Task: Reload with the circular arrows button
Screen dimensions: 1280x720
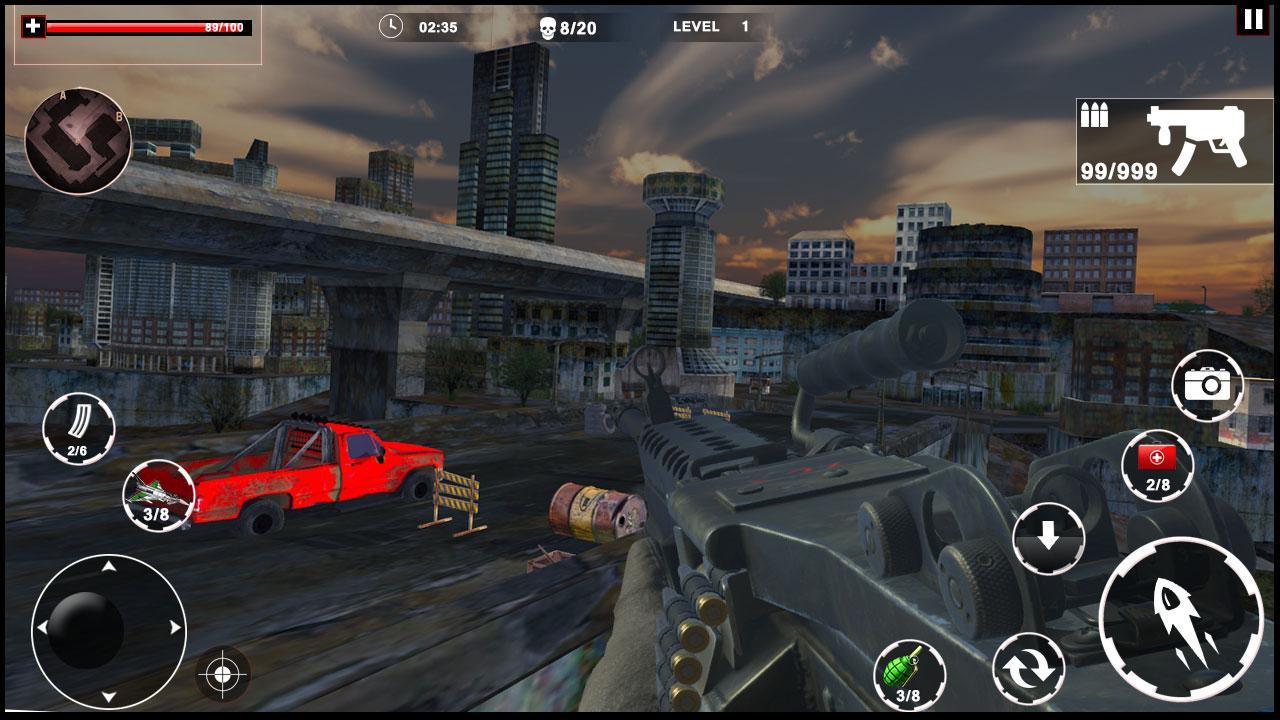Action: click(1028, 669)
